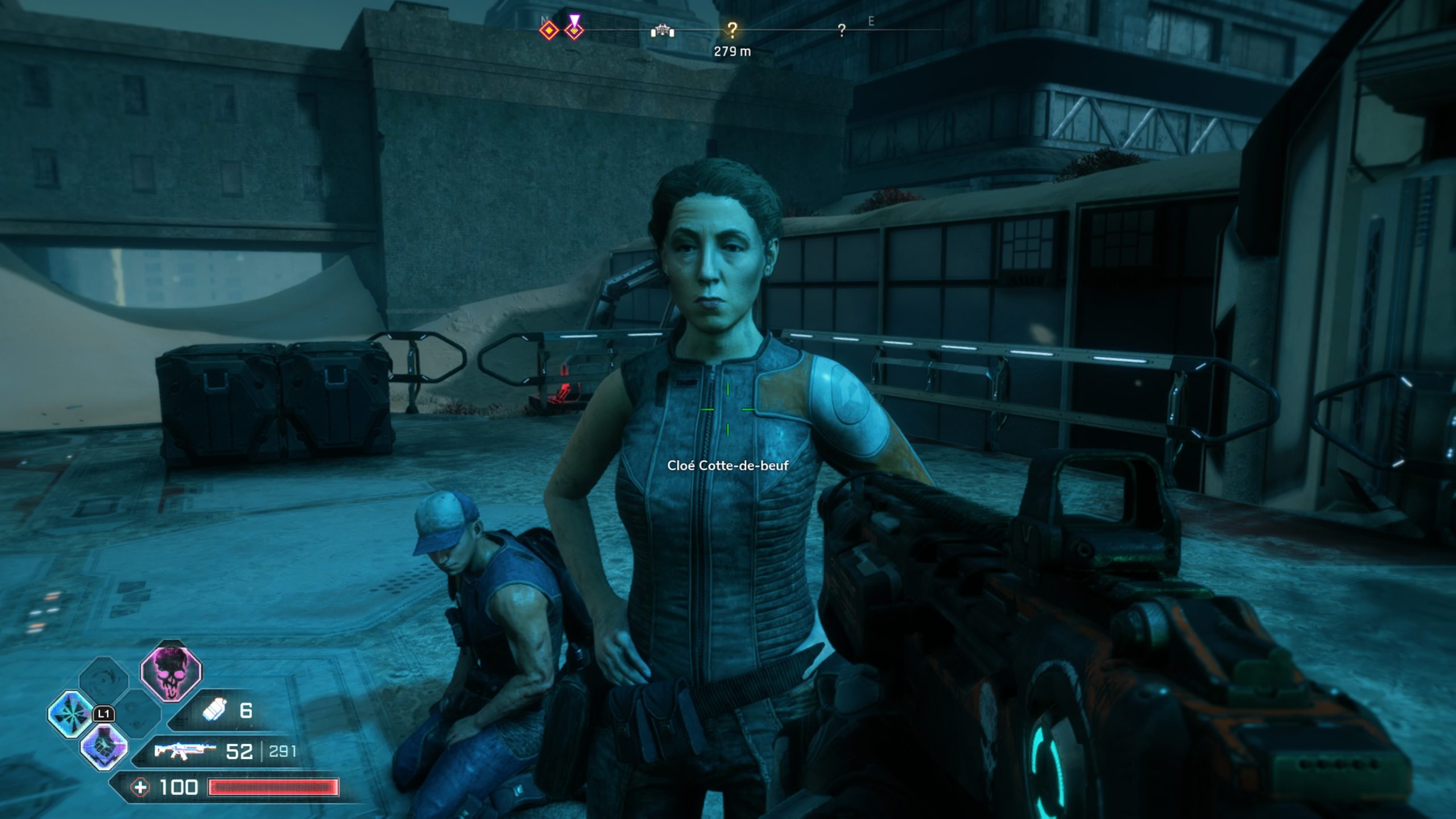Click the orange diamond marker under N
The width and height of the screenshot is (1456, 819).
click(x=549, y=31)
